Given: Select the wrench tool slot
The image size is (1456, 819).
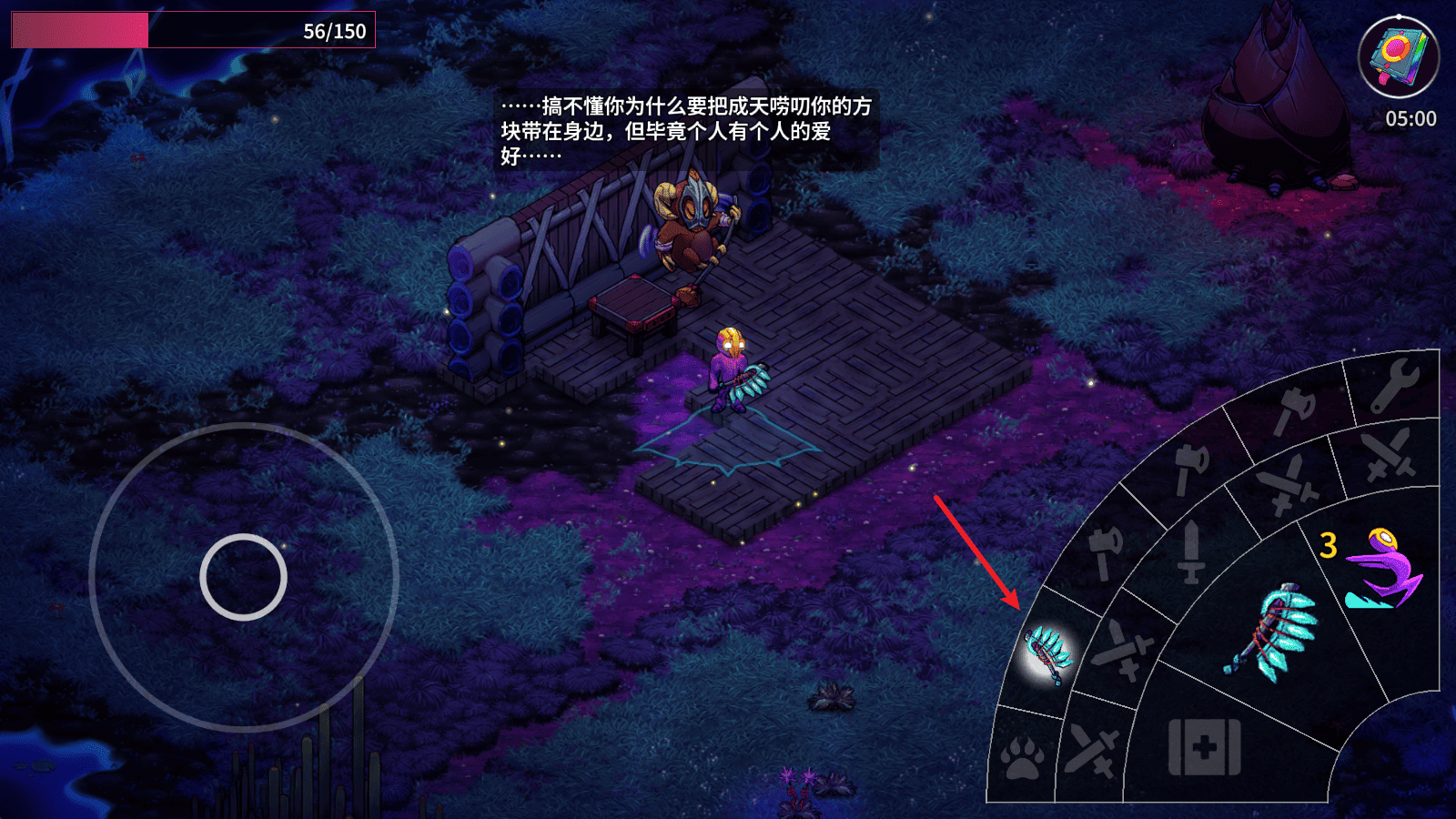Looking at the screenshot, I should pos(1394,385).
